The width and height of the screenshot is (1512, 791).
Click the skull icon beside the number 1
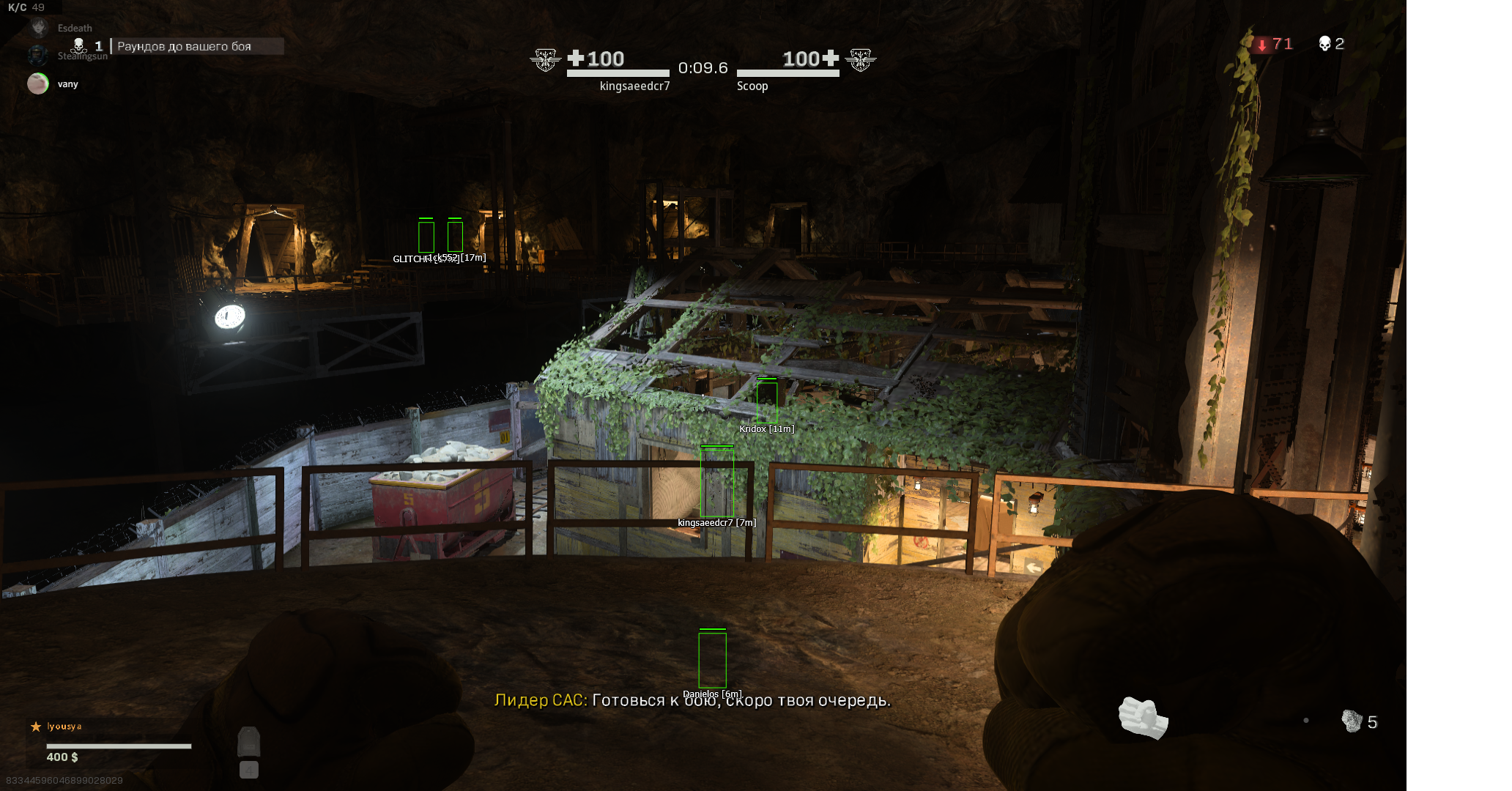pos(78,44)
